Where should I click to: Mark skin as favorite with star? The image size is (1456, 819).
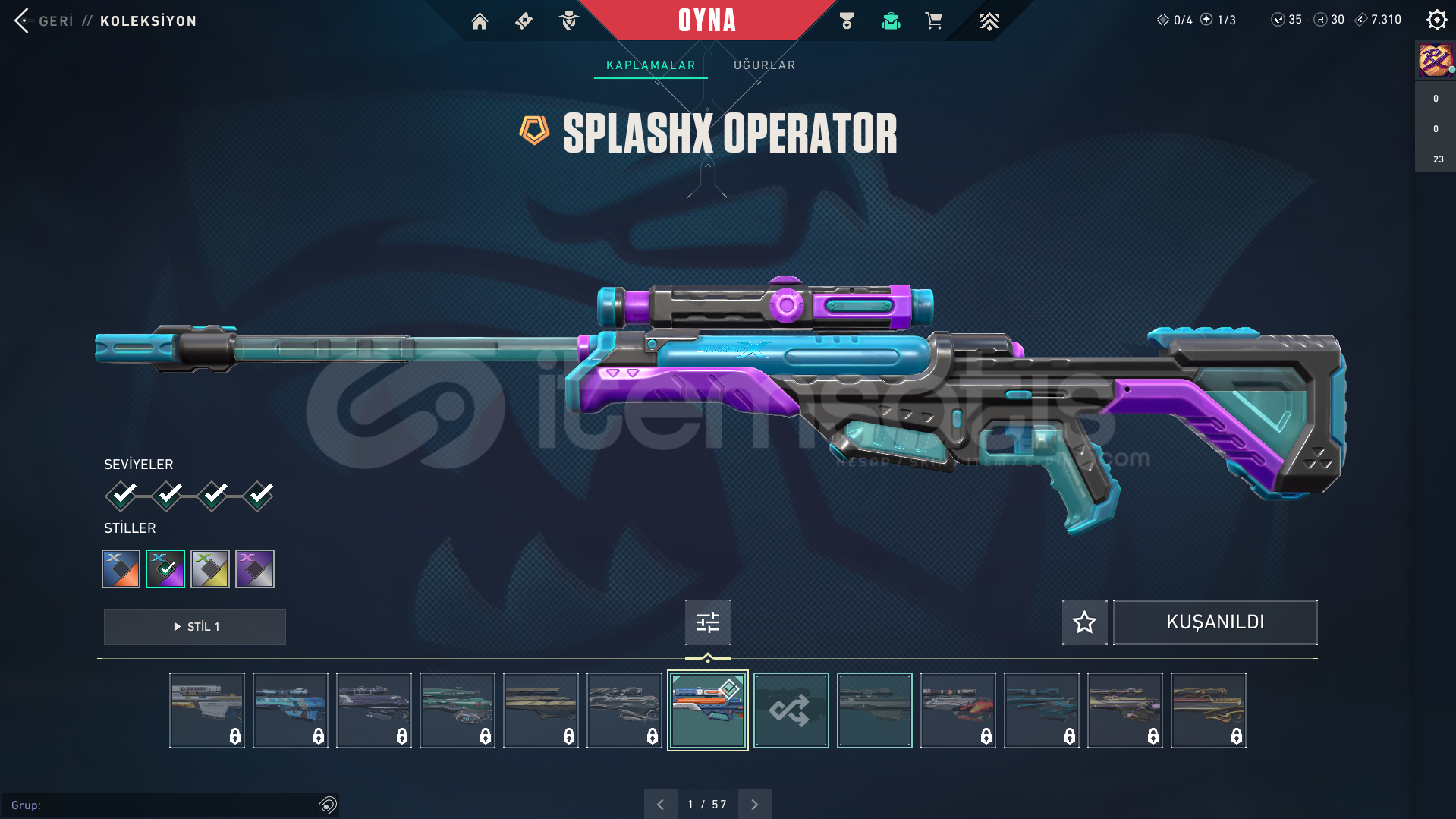click(1084, 622)
